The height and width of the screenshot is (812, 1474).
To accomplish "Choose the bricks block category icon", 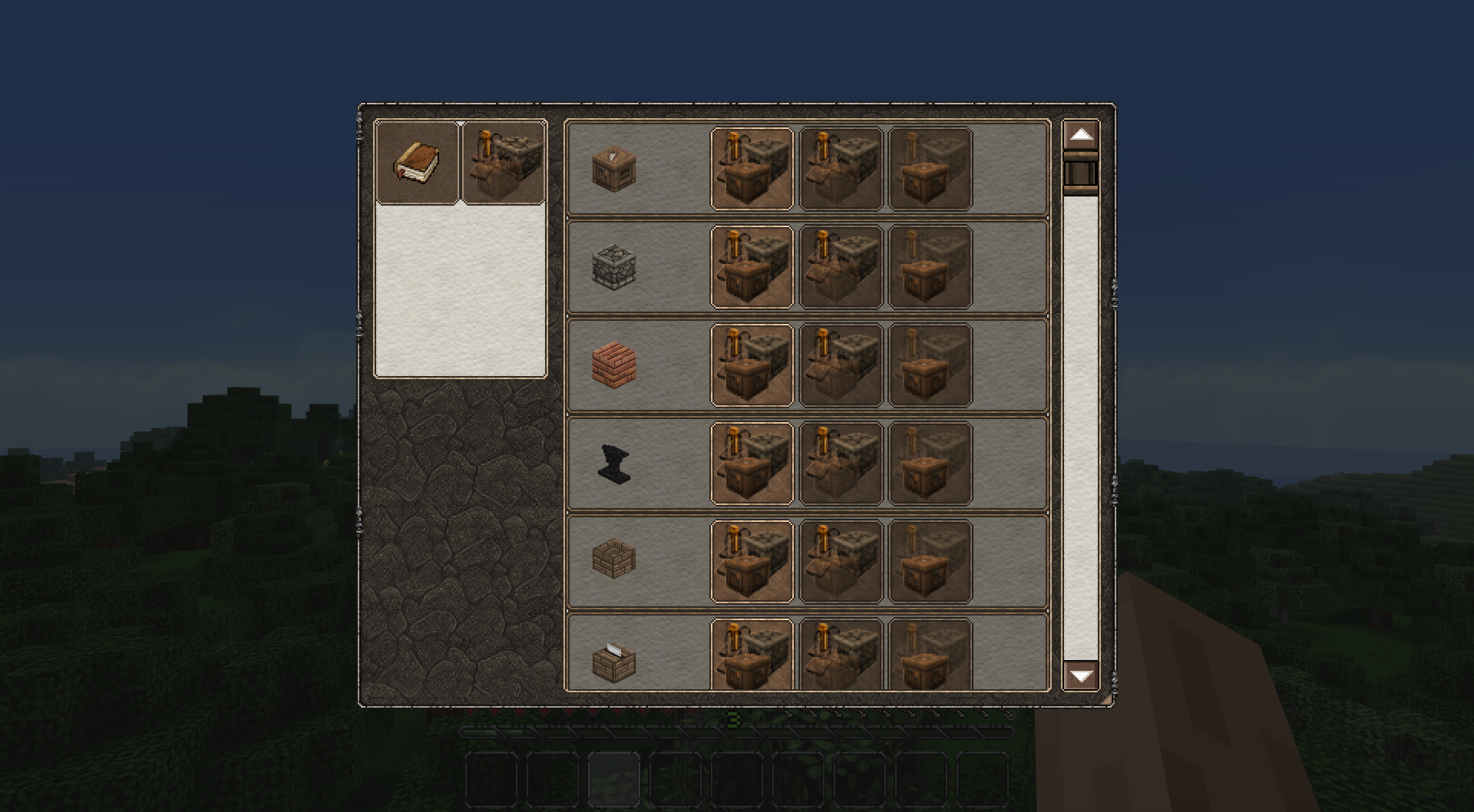I will [x=614, y=365].
